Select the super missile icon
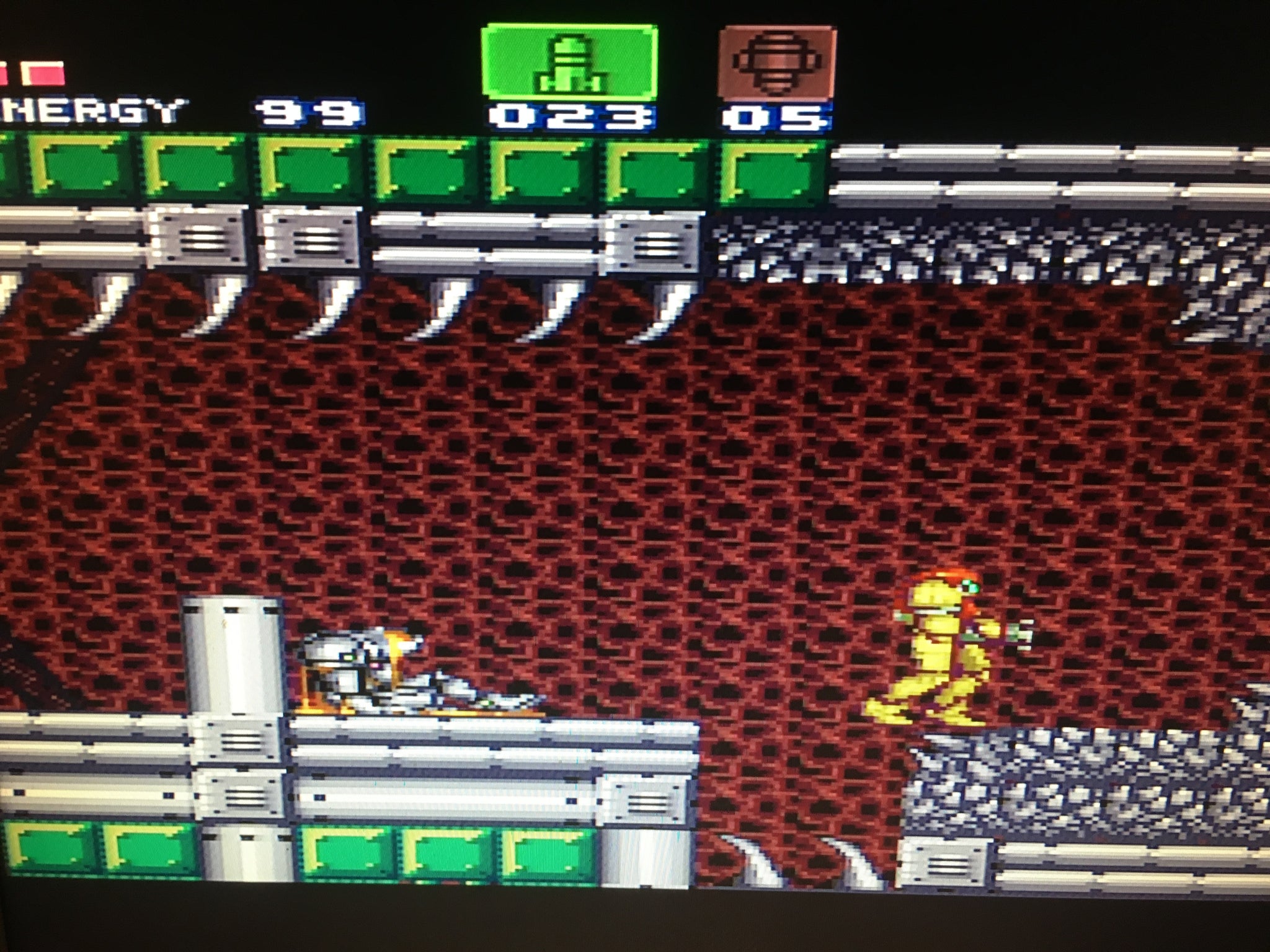 pyautogui.click(x=776, y=63)
